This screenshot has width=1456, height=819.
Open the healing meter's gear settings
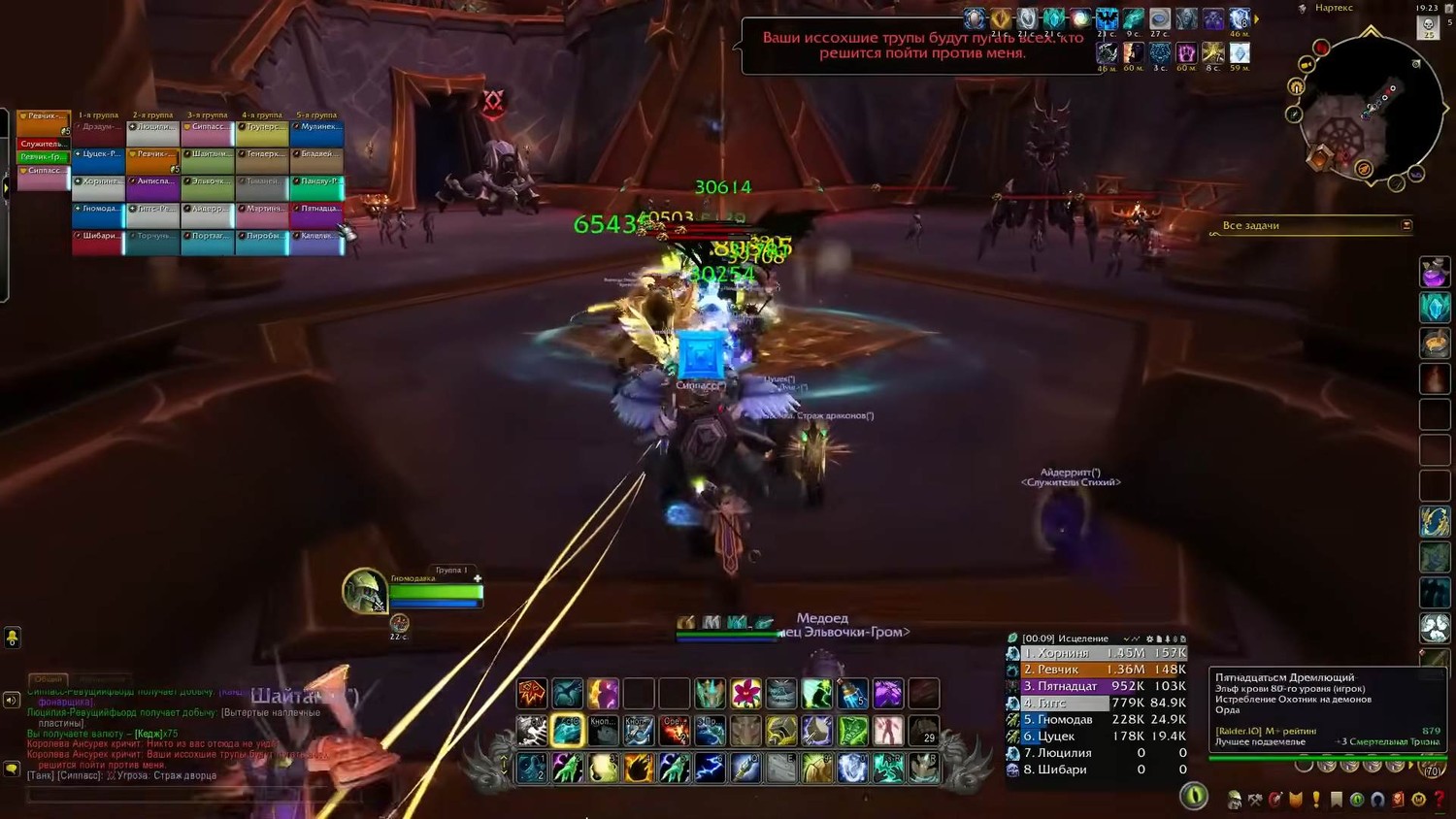(x=1150, y=639)
